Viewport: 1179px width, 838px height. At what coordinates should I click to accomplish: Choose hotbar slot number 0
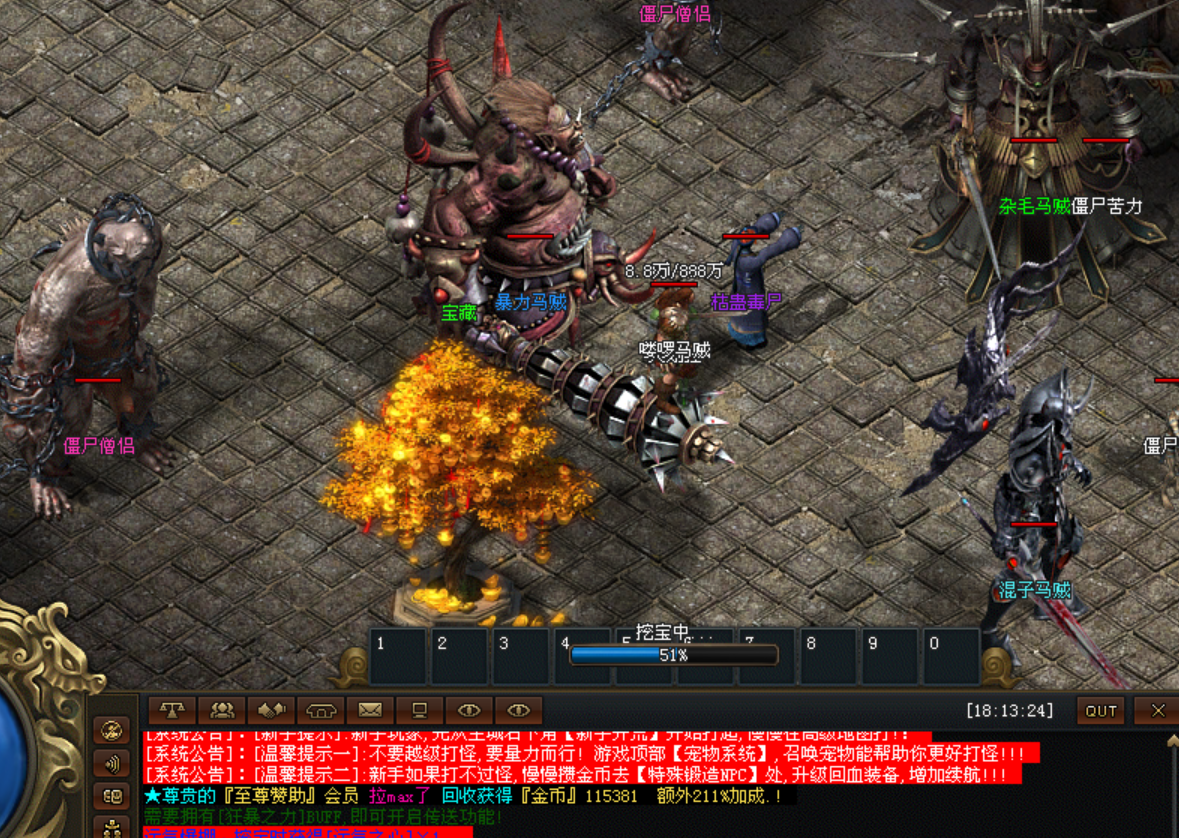click(x=950, y=656)
